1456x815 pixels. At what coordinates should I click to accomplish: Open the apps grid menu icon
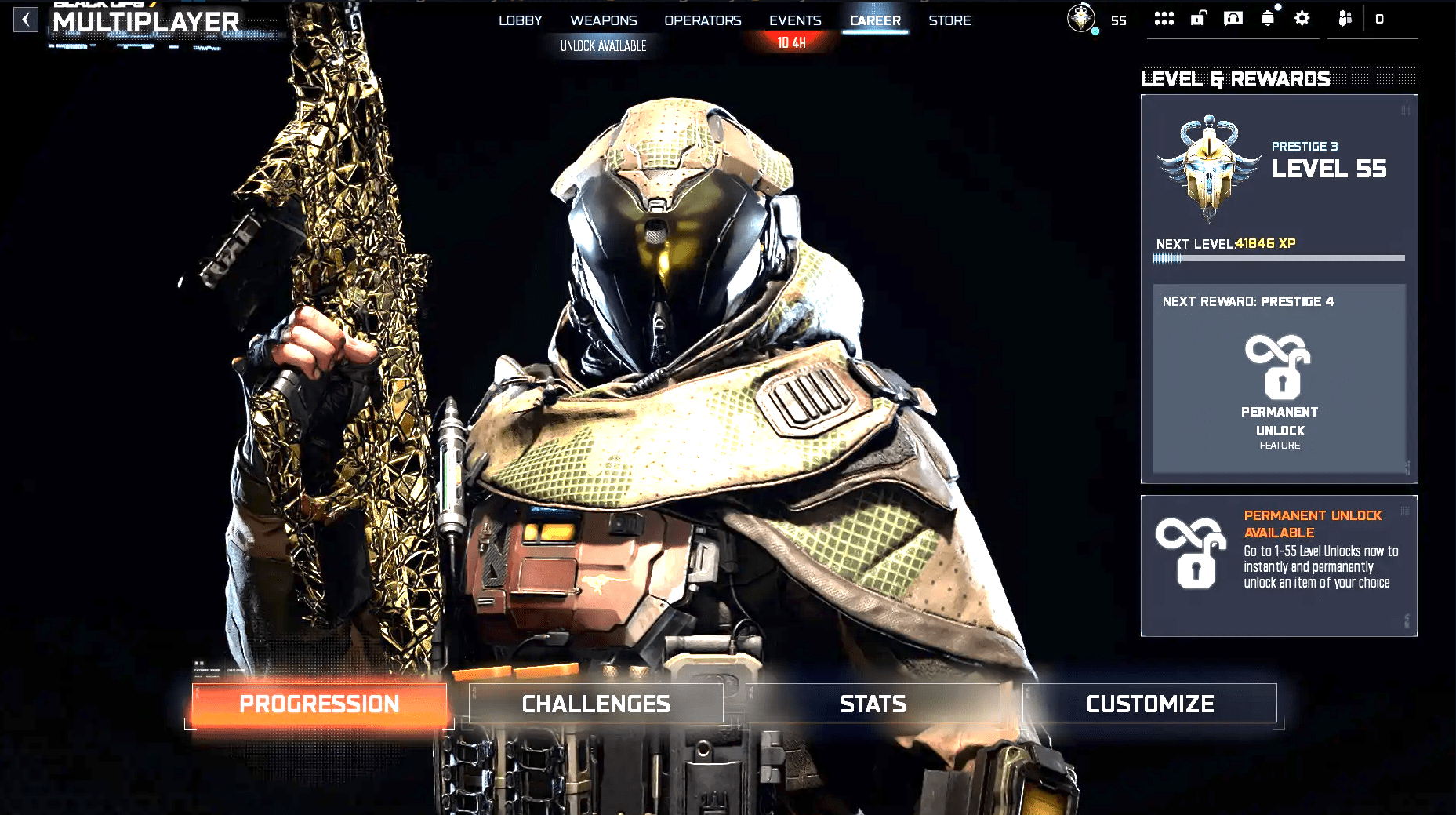(x=1164, y=18)
